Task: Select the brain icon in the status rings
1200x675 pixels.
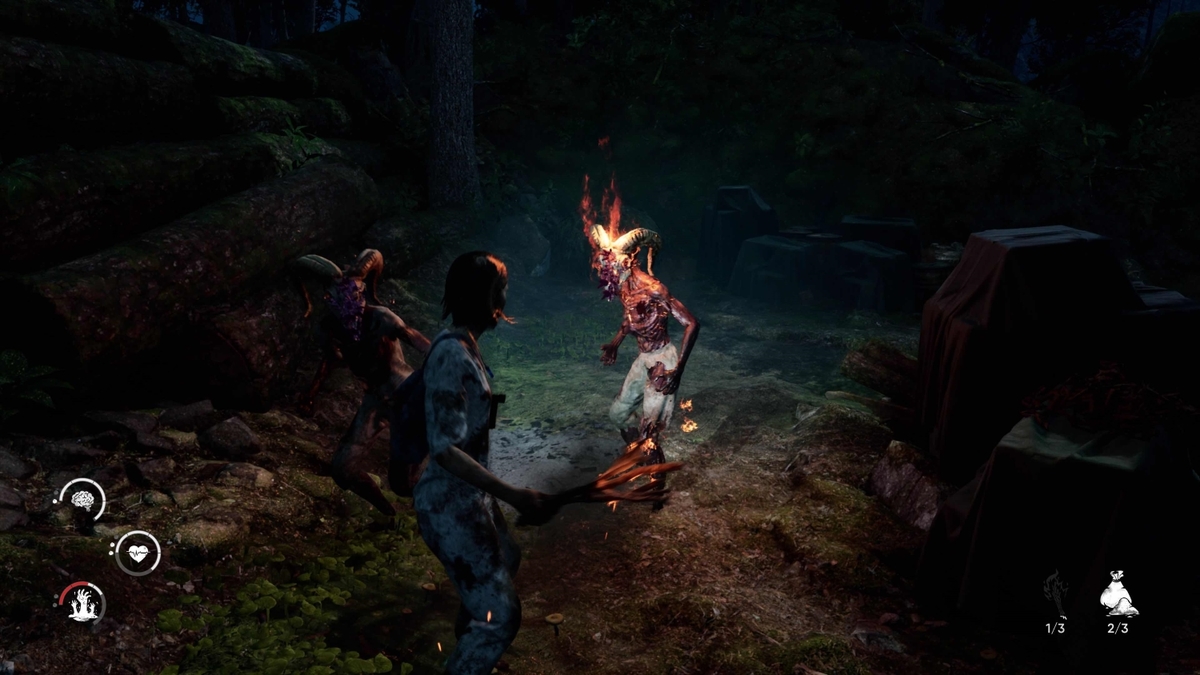Action: pos(82,499)
